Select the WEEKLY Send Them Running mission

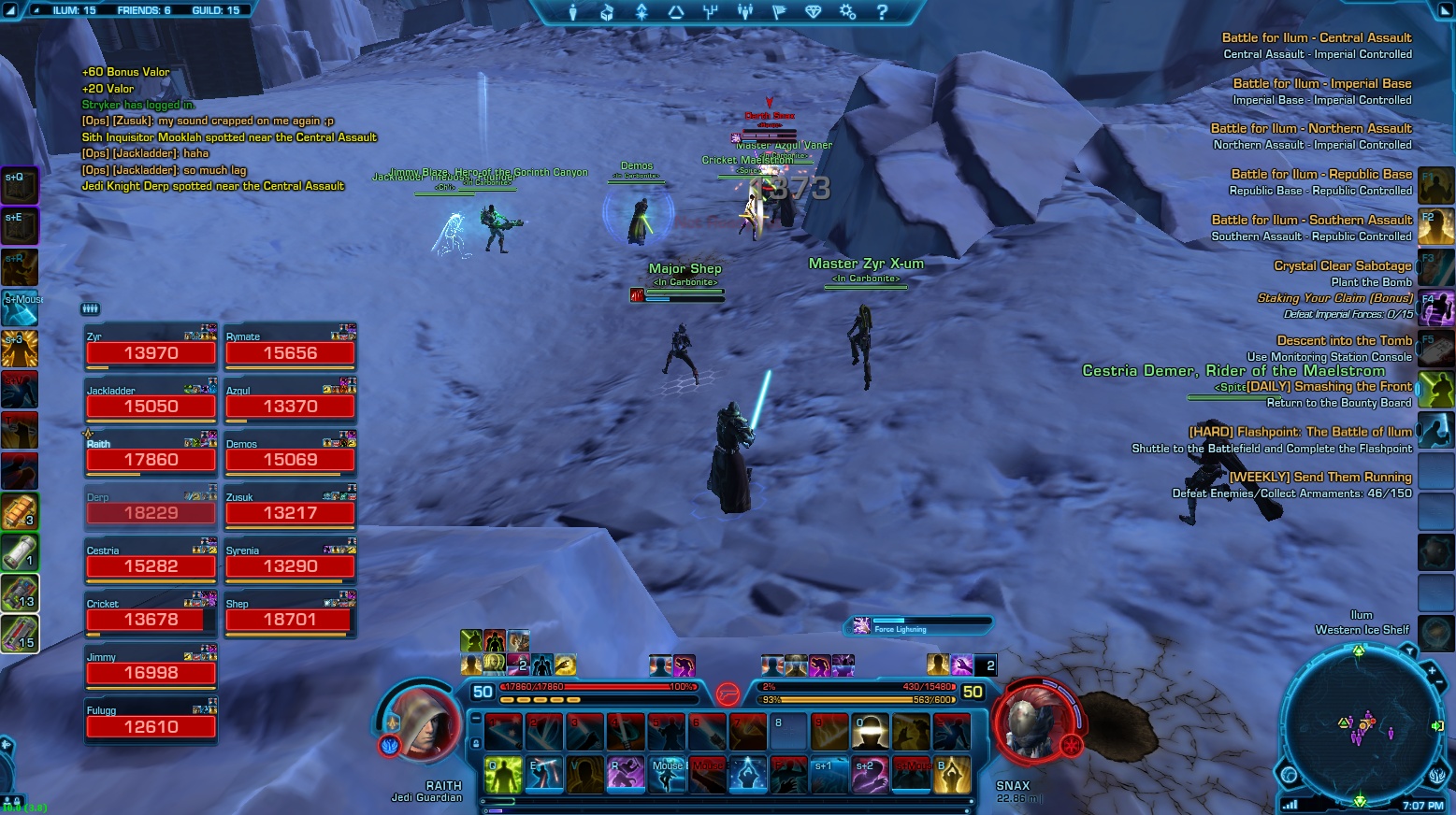point(1319,478)
